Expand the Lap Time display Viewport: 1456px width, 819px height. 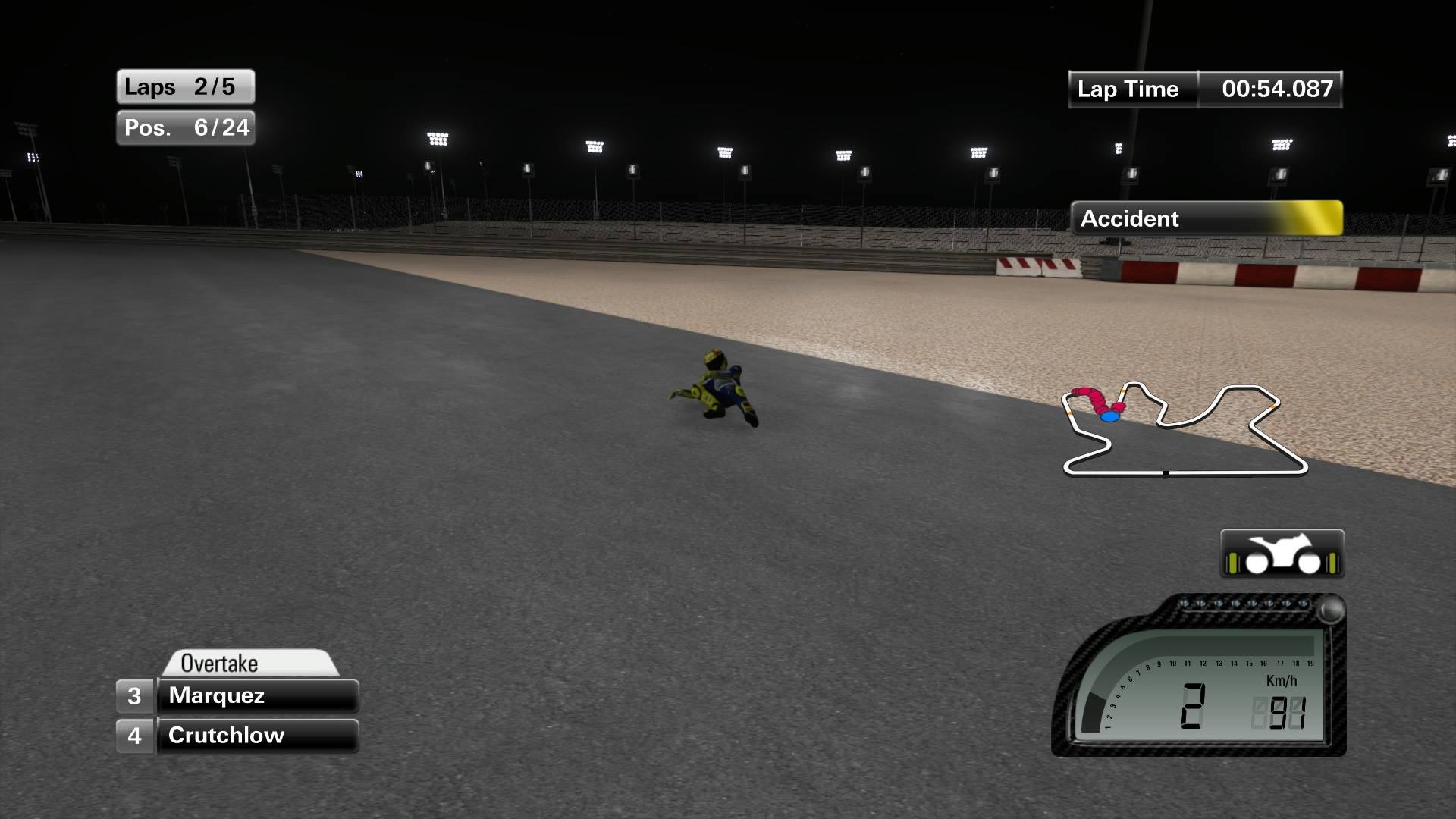[1204, 89]
